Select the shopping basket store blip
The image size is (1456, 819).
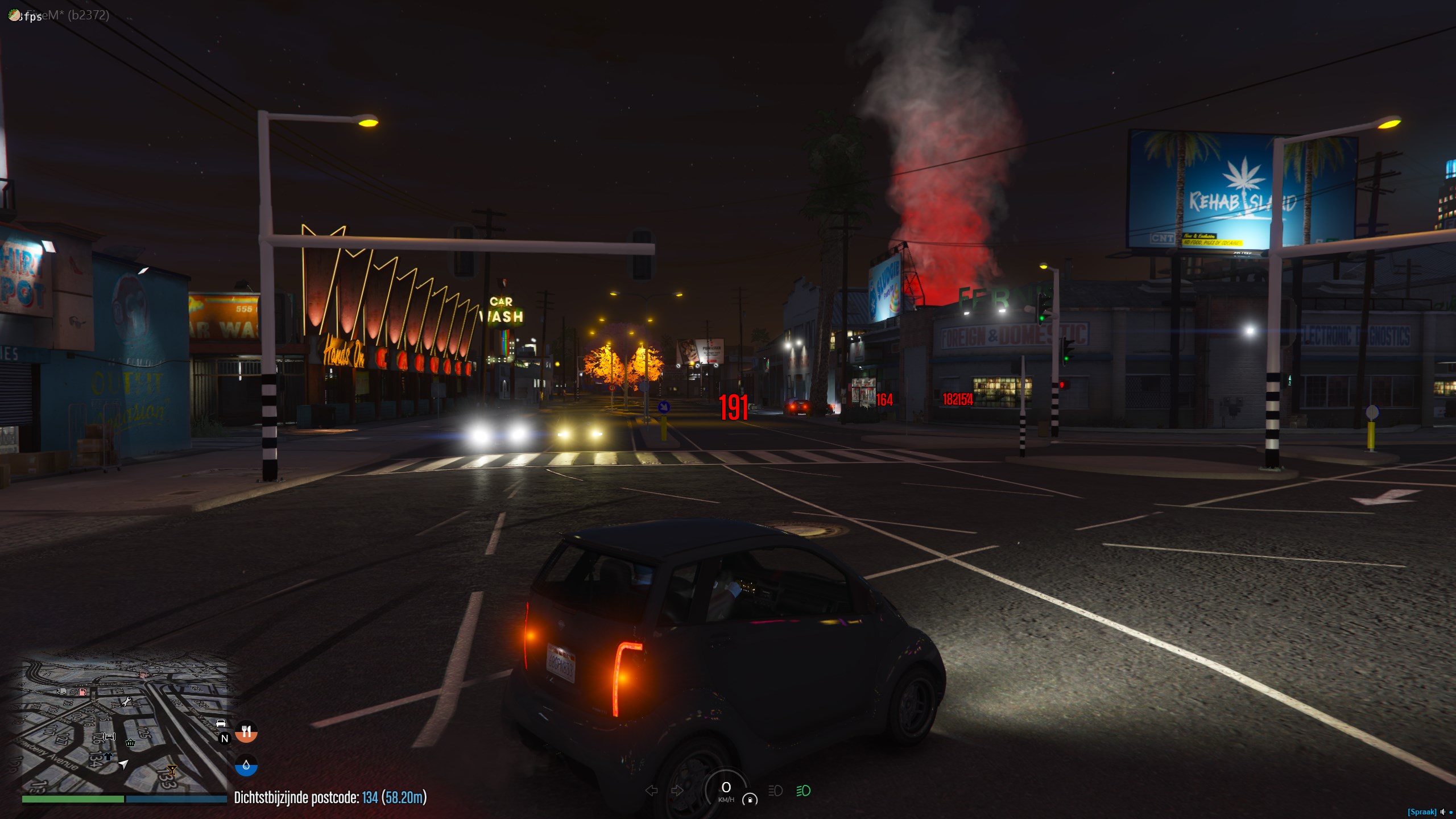[130, 742]
